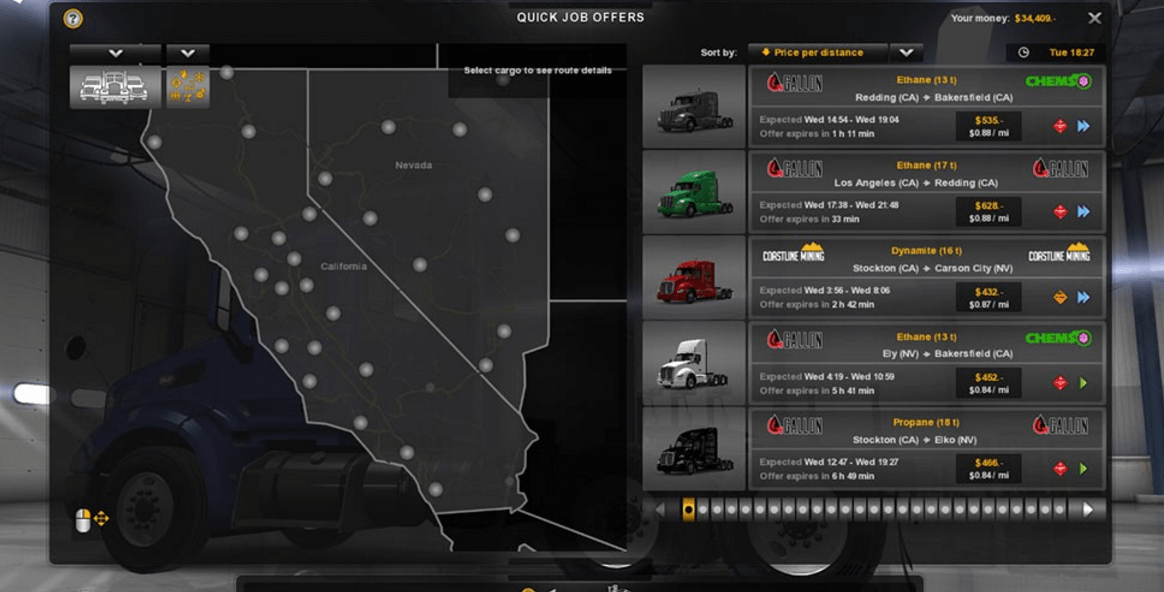Click the clock icon beside the date
This screenshot has width=1164, height=592.
1023,52
